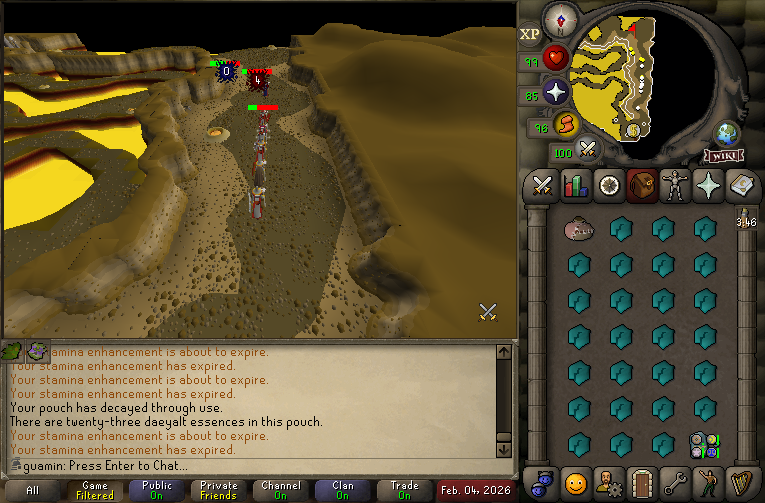Screen dimensions: 765x503
Task: Open the world map globe
Action: (727, 135)
